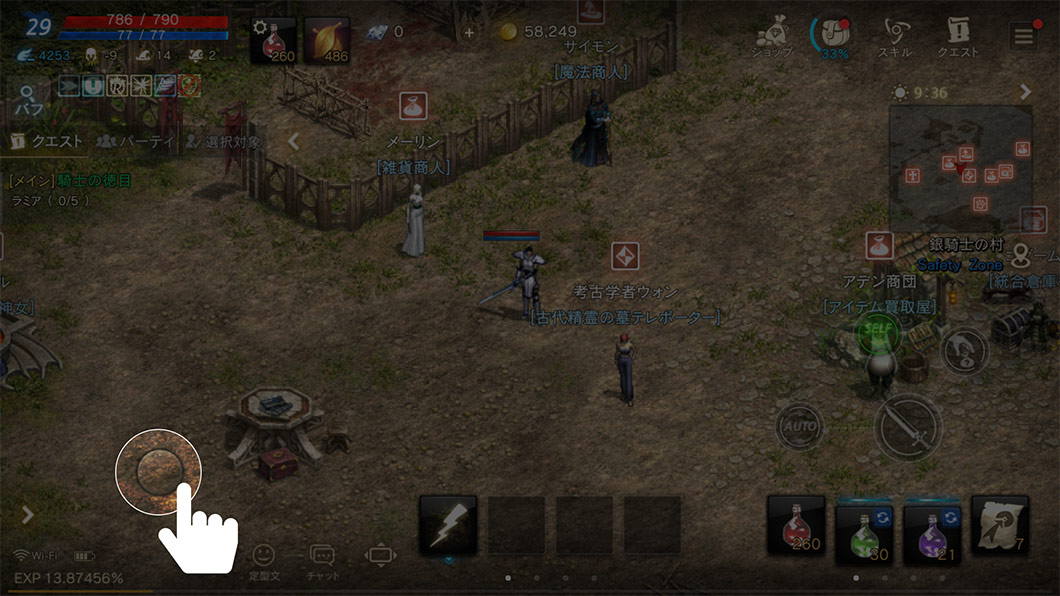
Task: Select the main quest 騎士の徳目 tracker entry
Action: click(x=70, y=181)
